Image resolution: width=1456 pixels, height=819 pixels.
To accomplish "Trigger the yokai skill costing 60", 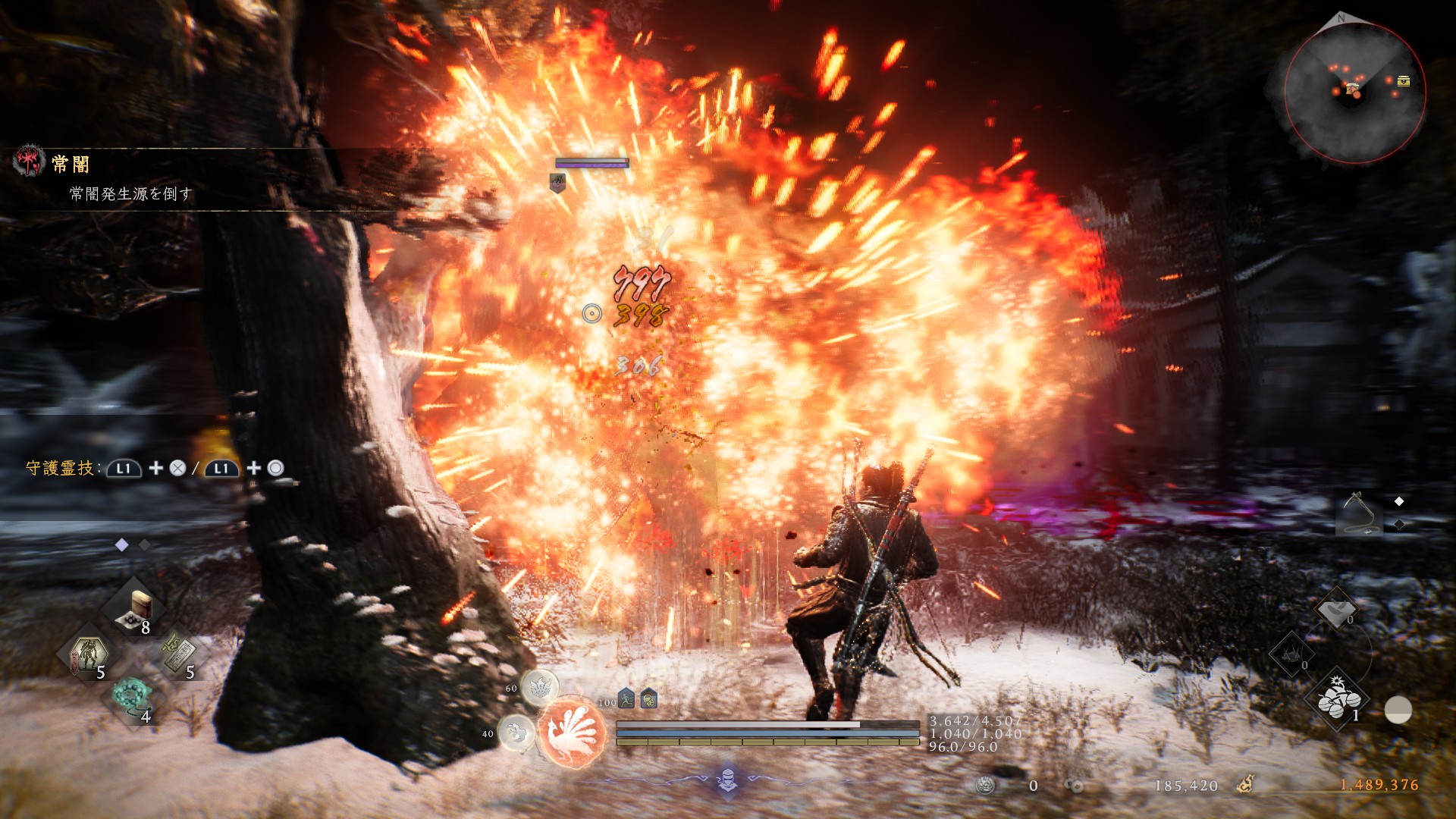I will pyautogui.click(x=540, y=687).
